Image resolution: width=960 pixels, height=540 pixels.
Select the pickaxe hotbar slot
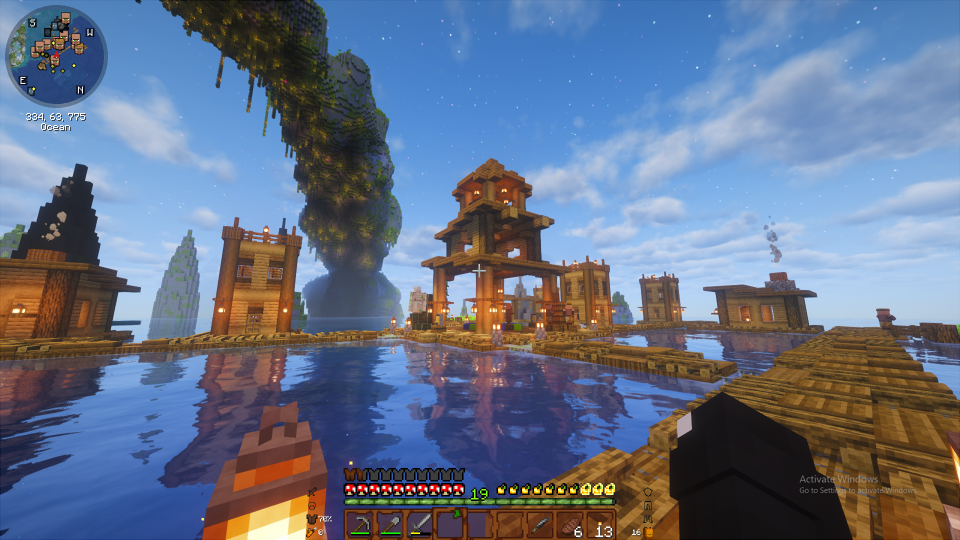point(360,524)
